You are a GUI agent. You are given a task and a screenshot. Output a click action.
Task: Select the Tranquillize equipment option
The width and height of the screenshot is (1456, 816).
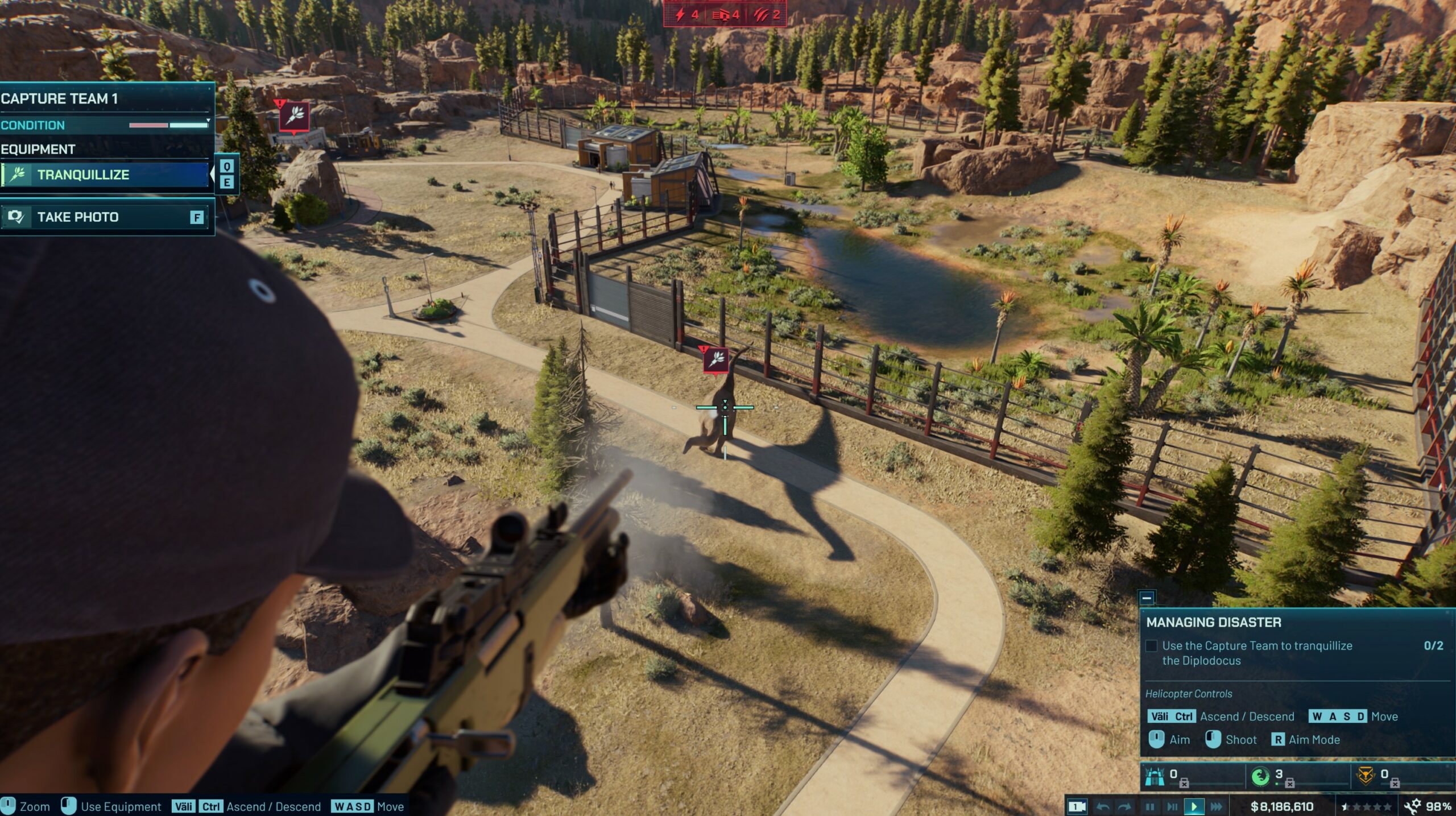tap(105, 175)
